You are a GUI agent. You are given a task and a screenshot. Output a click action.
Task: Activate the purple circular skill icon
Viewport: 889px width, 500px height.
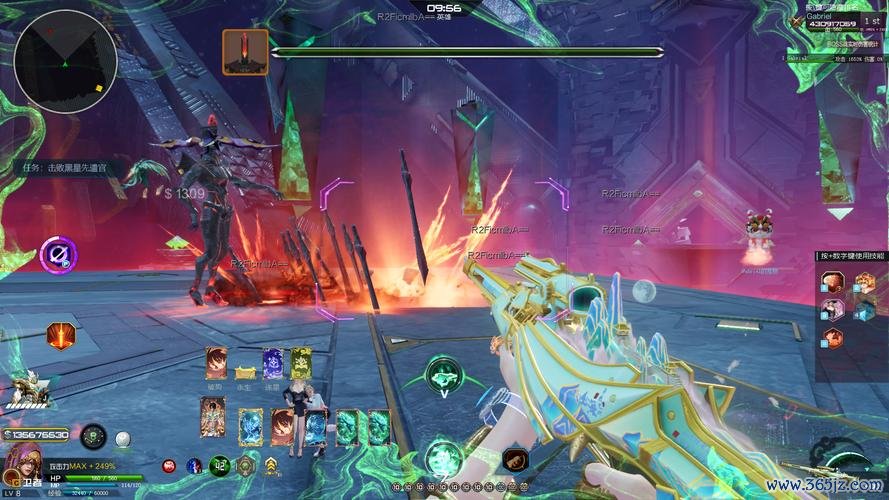click(x=58, y=253)
